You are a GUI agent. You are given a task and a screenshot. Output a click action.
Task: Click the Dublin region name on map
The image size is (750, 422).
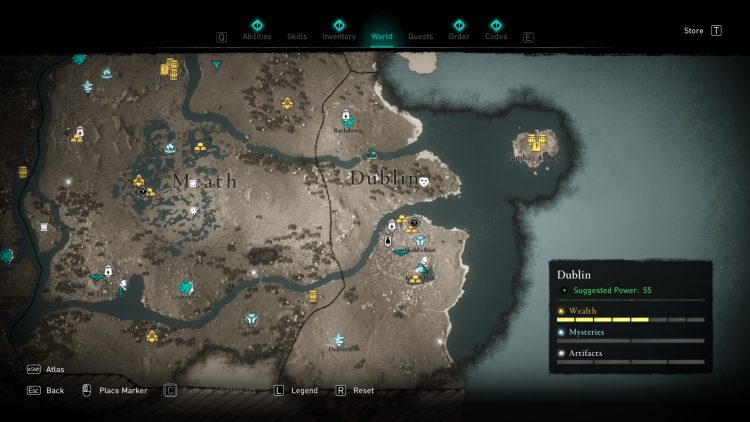click(382, 178)
